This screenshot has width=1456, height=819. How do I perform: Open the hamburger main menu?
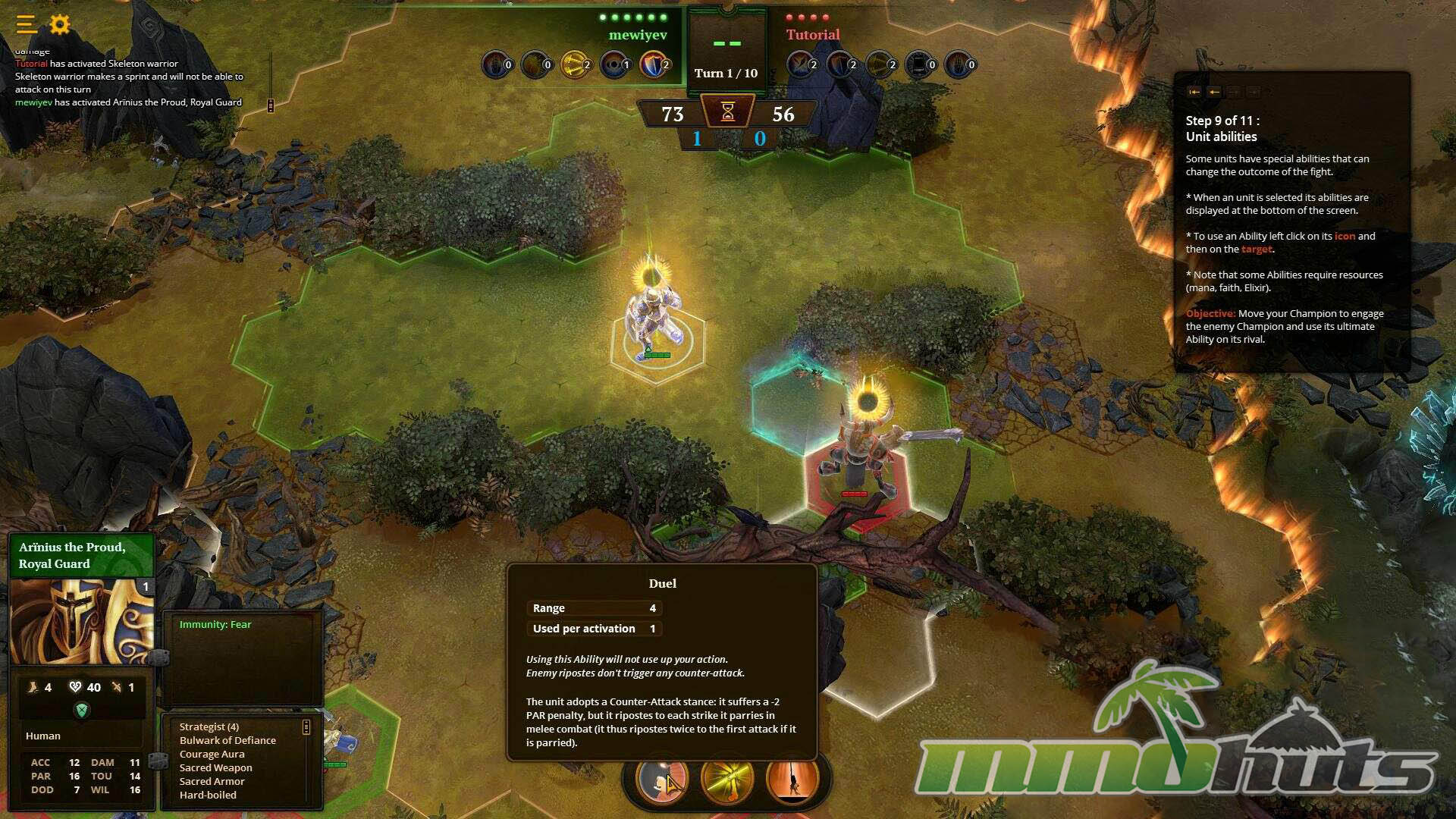click(x=26, y=25)
